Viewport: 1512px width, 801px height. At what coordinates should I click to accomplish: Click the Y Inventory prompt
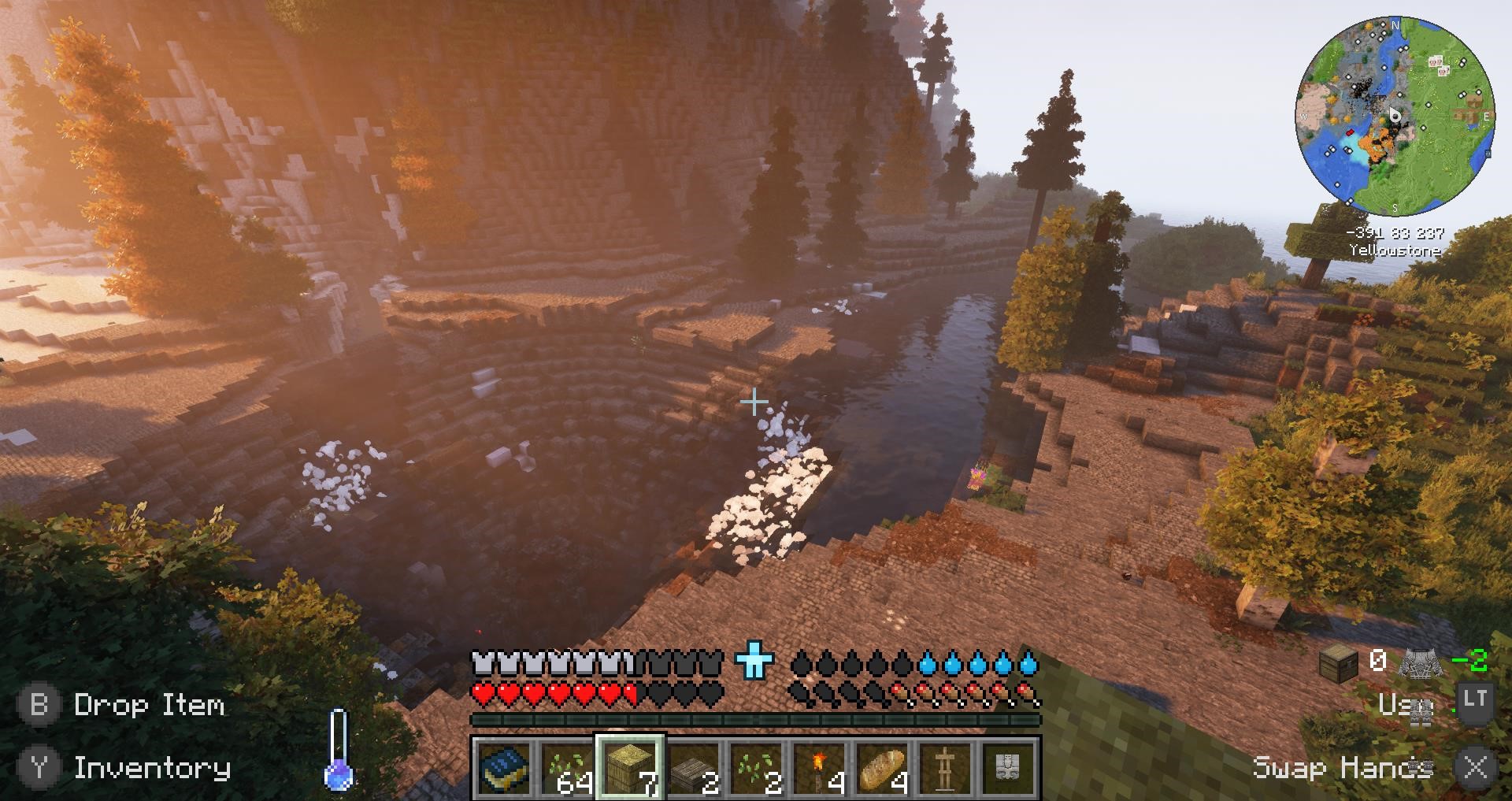(x=130, y=768)
